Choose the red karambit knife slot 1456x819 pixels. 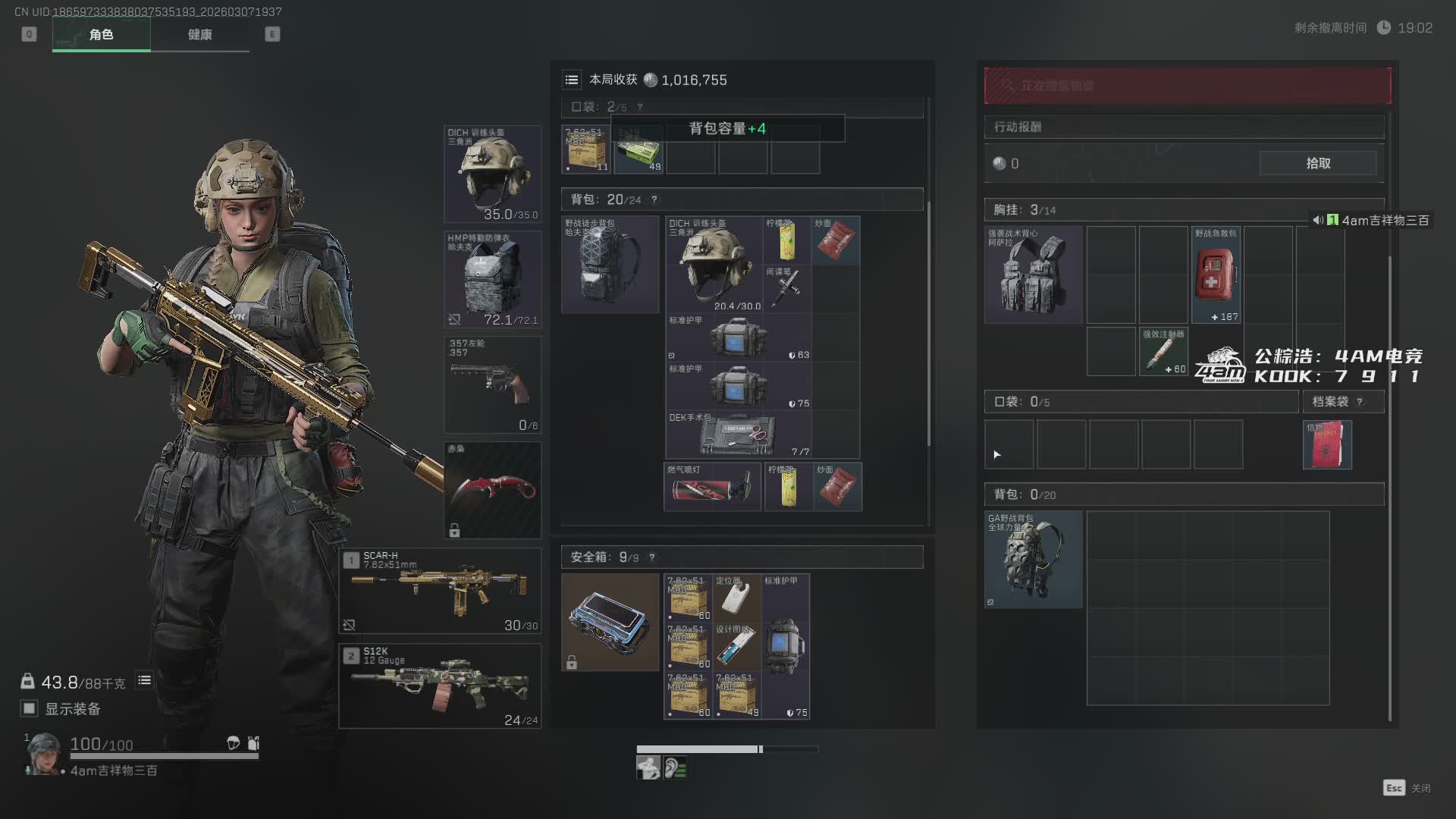coord(492,490)
